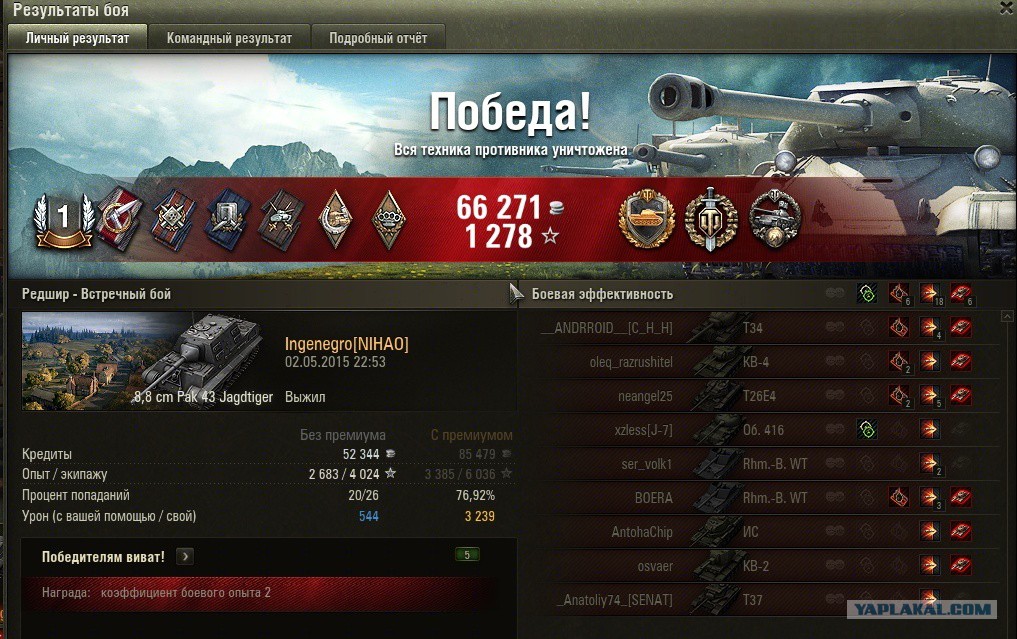
Task: Select the __ANDRROID__[C_H_H] T34 row
Action: (760, 328)
